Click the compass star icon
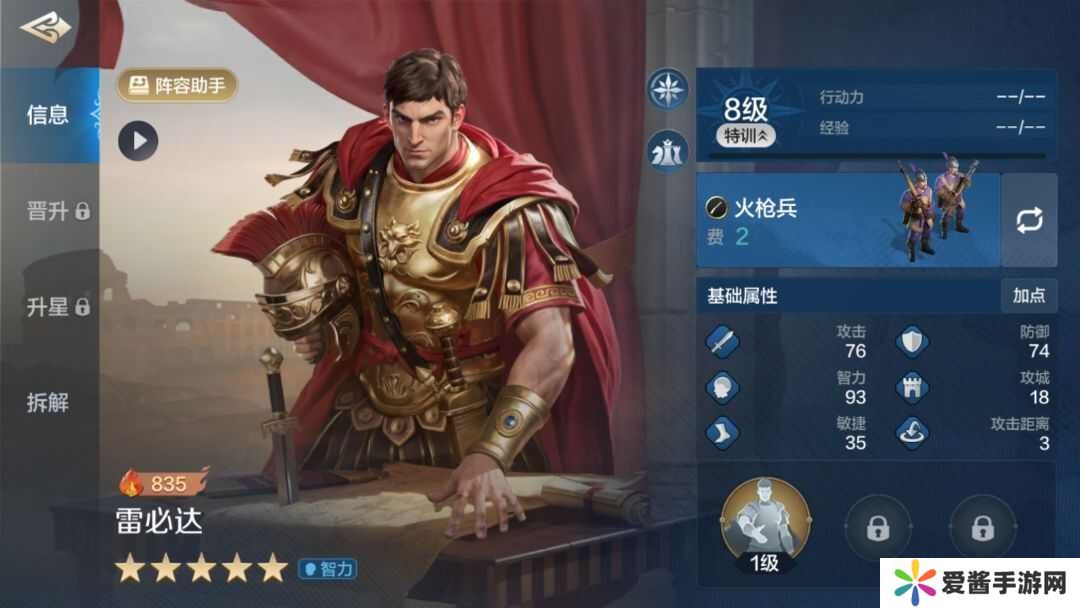 pos(667,89)
